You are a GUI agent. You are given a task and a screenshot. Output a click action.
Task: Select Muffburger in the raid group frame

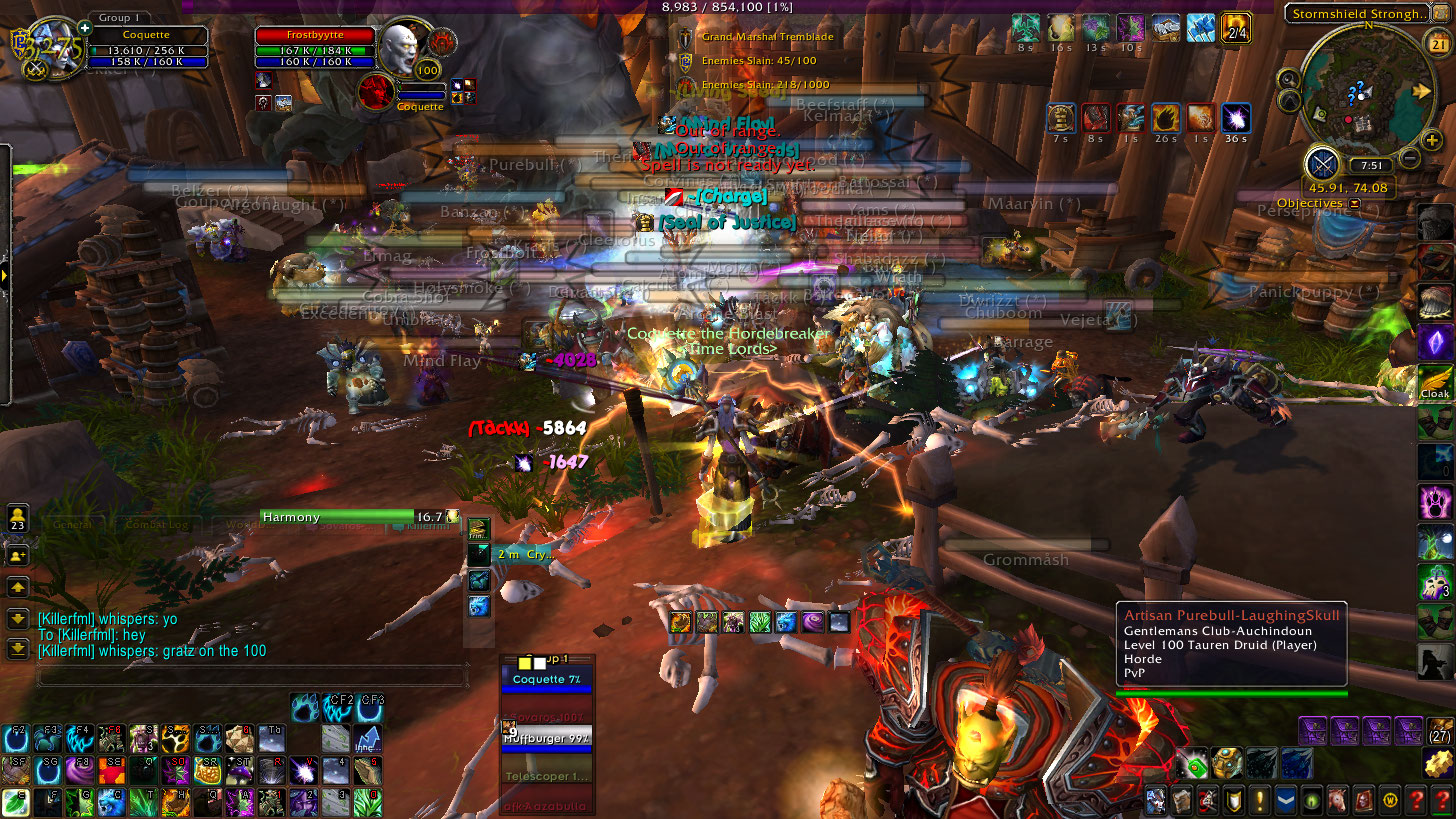click(547, 739)
